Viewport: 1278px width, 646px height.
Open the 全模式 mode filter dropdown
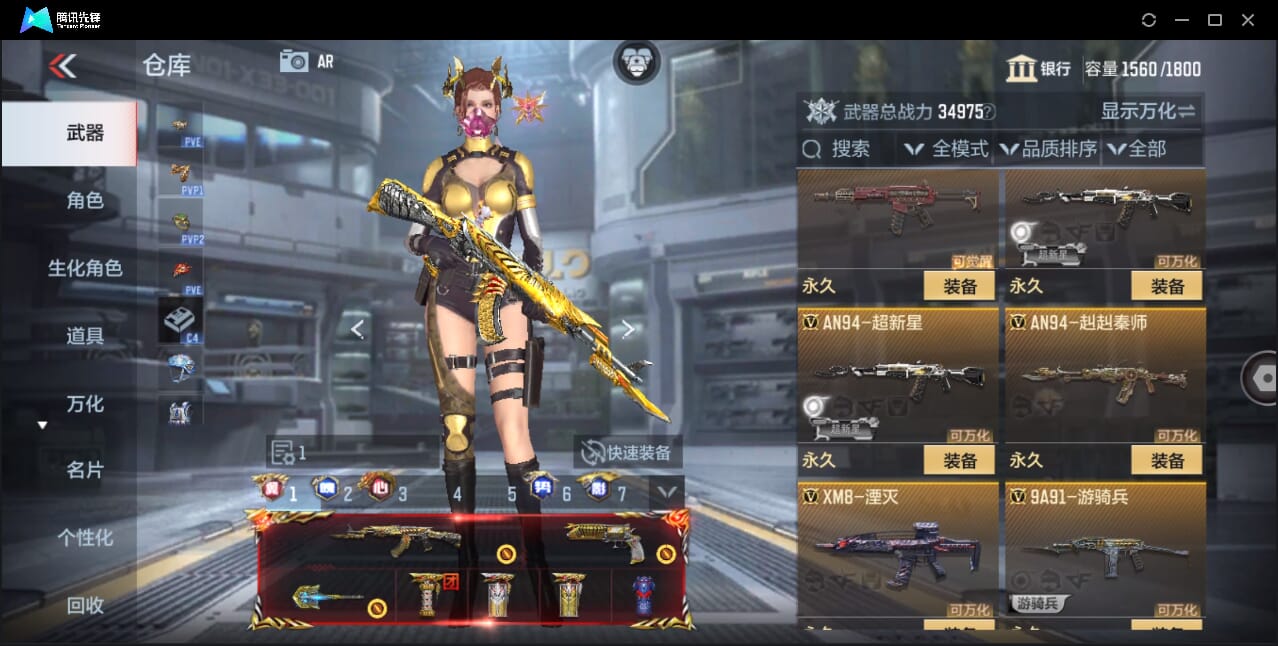[x=946, y=149]
